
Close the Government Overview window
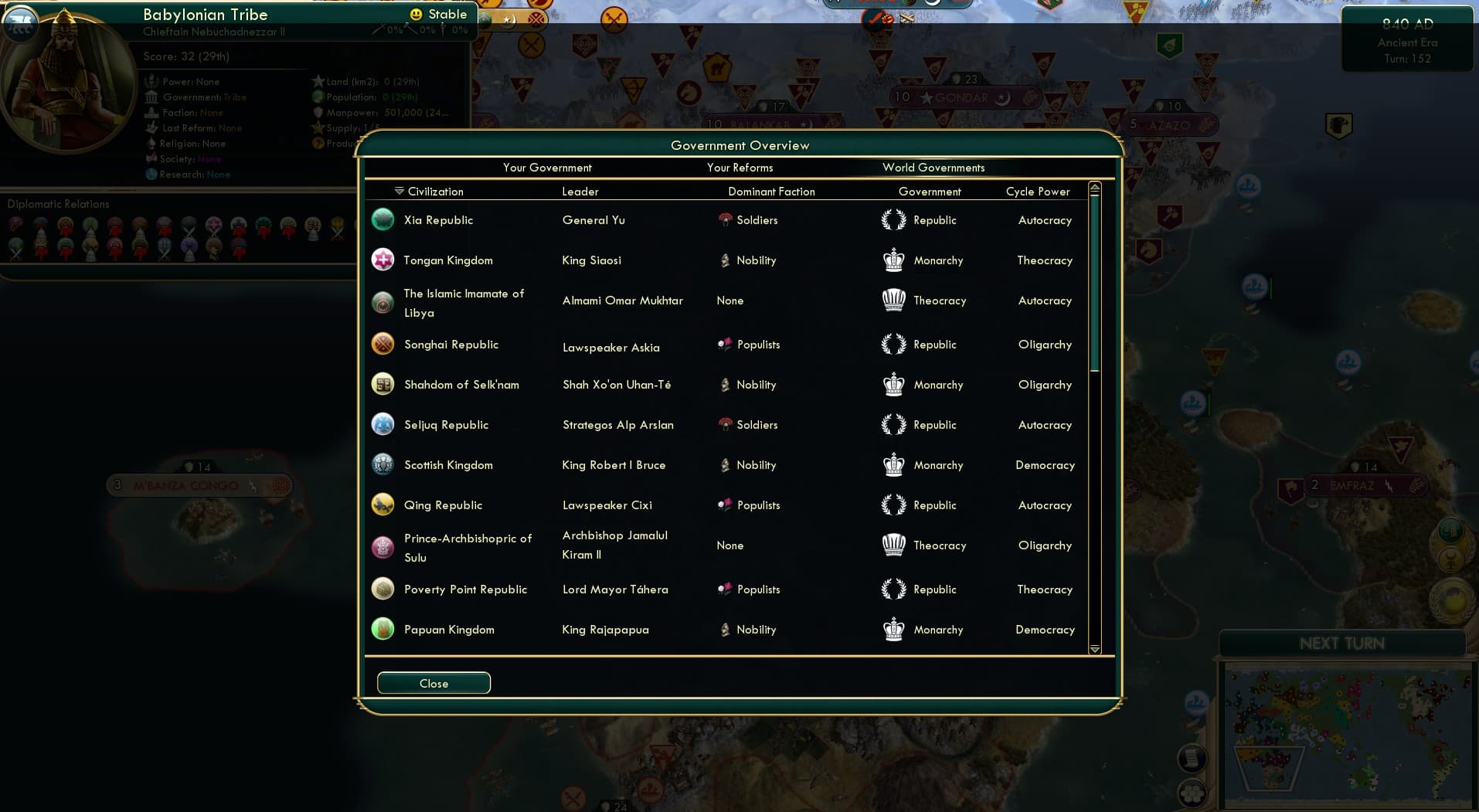tap(433, 683)
